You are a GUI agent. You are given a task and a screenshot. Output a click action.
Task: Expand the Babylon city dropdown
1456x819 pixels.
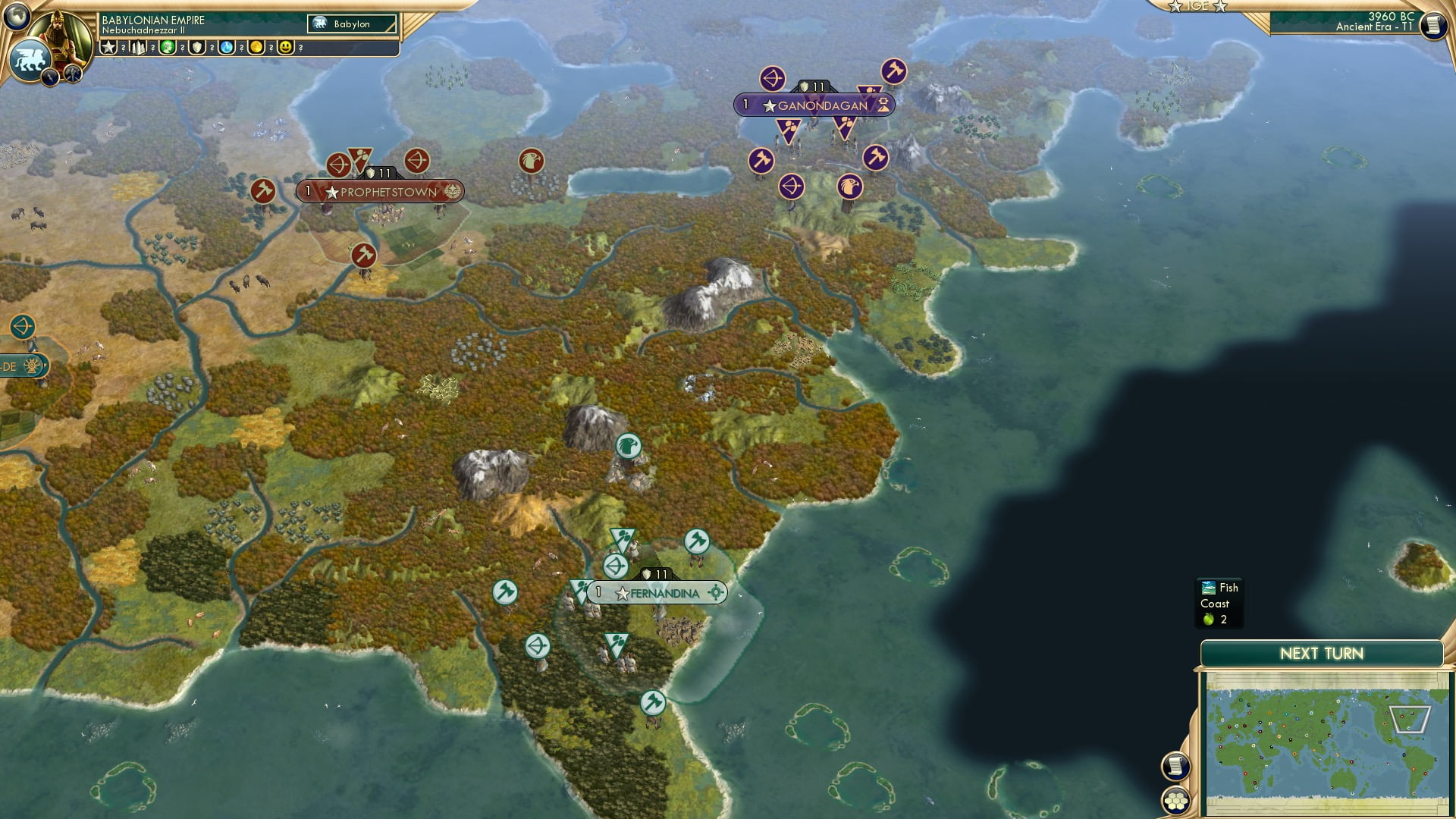click(x=350, y=24)
